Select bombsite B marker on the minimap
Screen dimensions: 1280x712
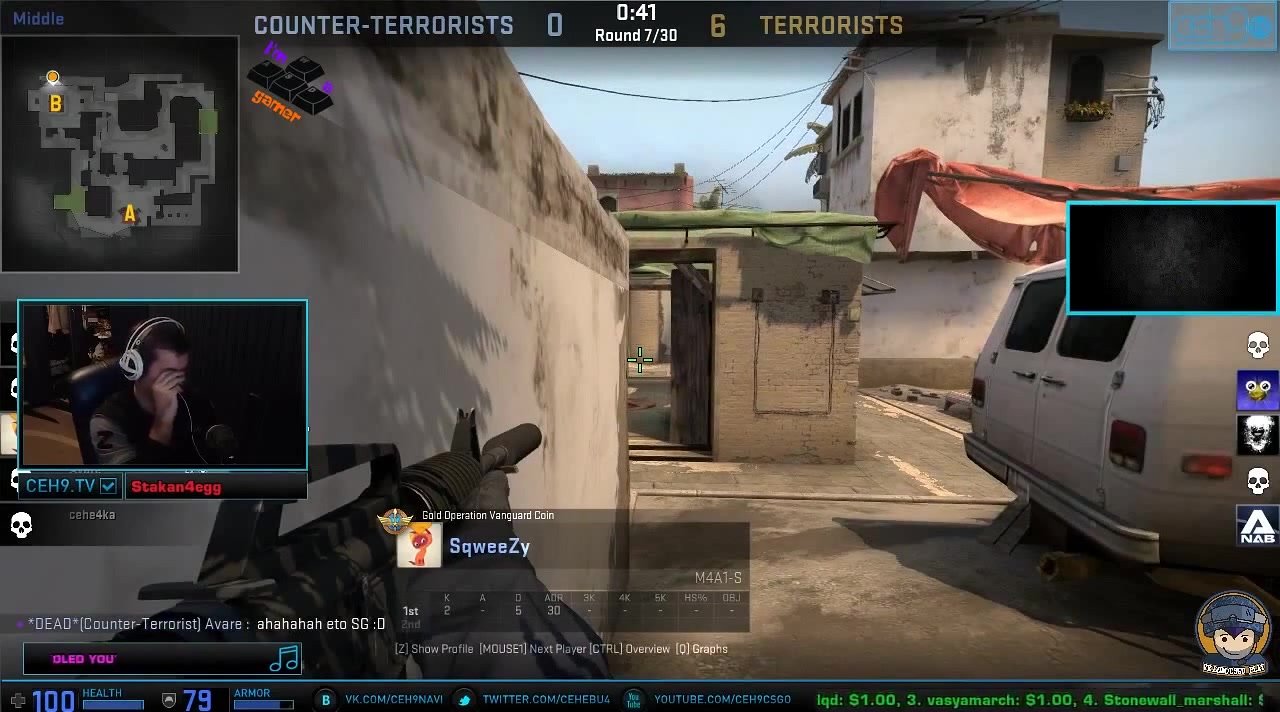pos(56,103)
